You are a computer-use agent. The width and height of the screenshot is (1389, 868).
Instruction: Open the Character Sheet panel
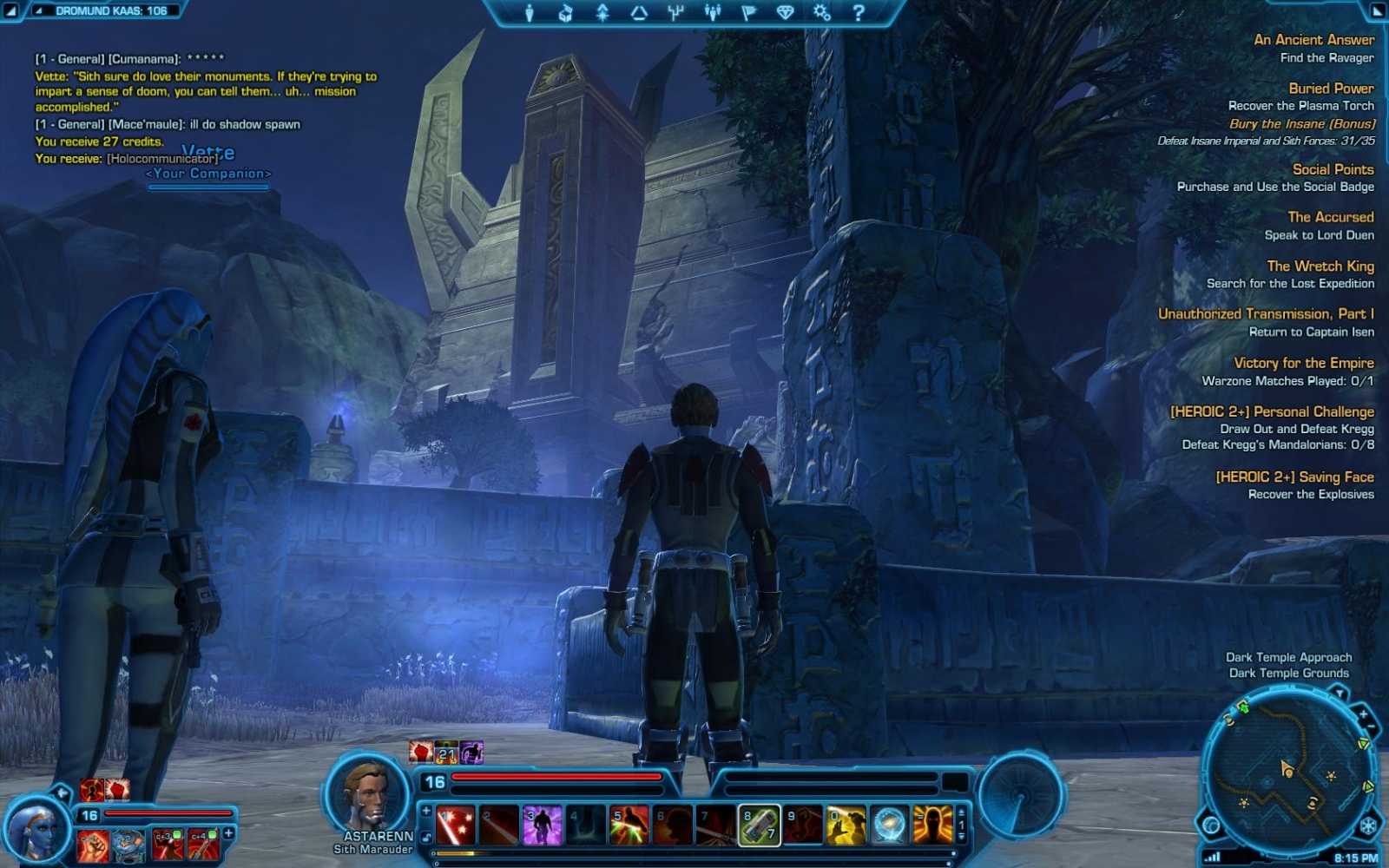point(528,12)
